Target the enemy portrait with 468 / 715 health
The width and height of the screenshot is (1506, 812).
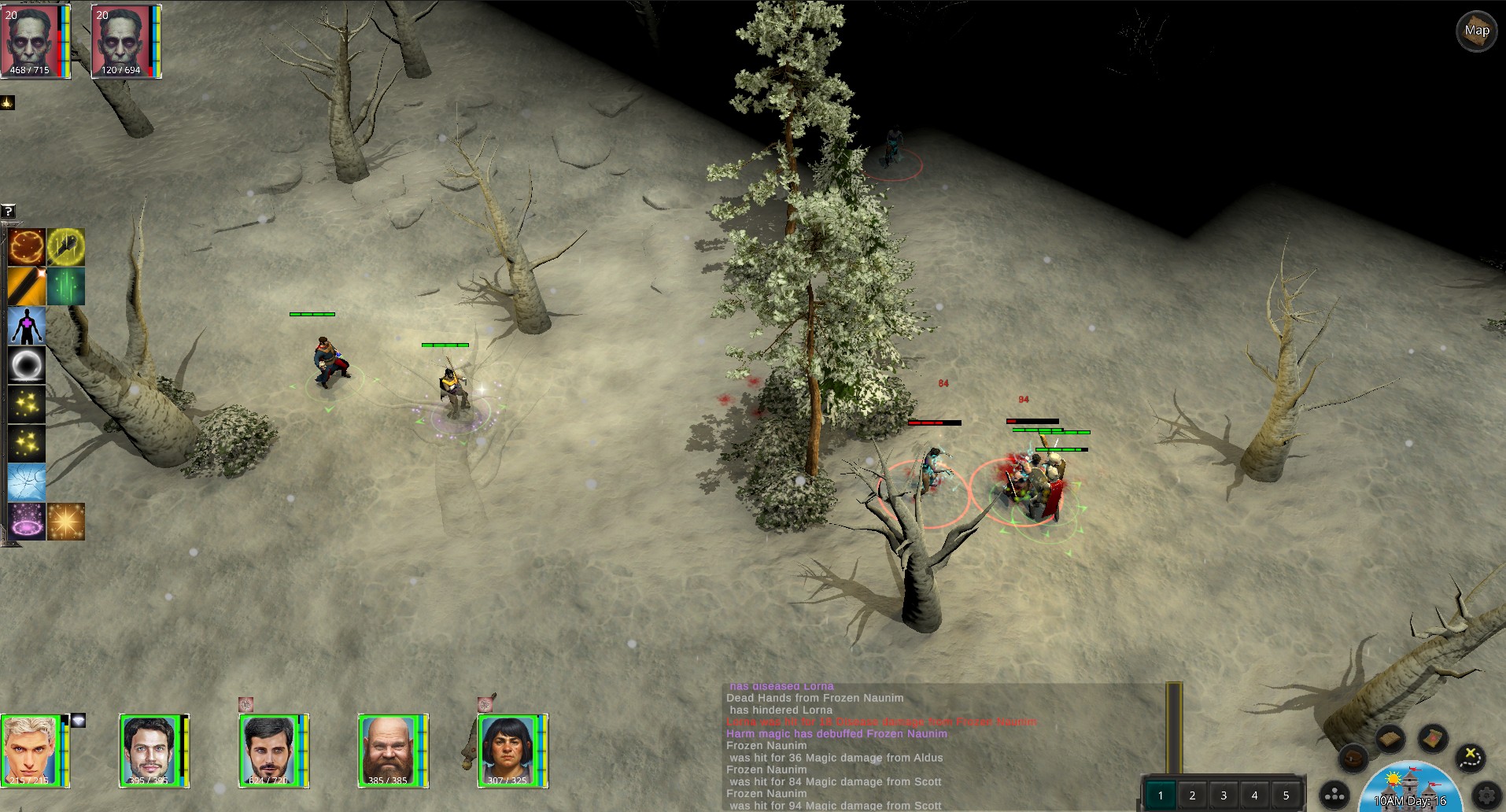33,41
